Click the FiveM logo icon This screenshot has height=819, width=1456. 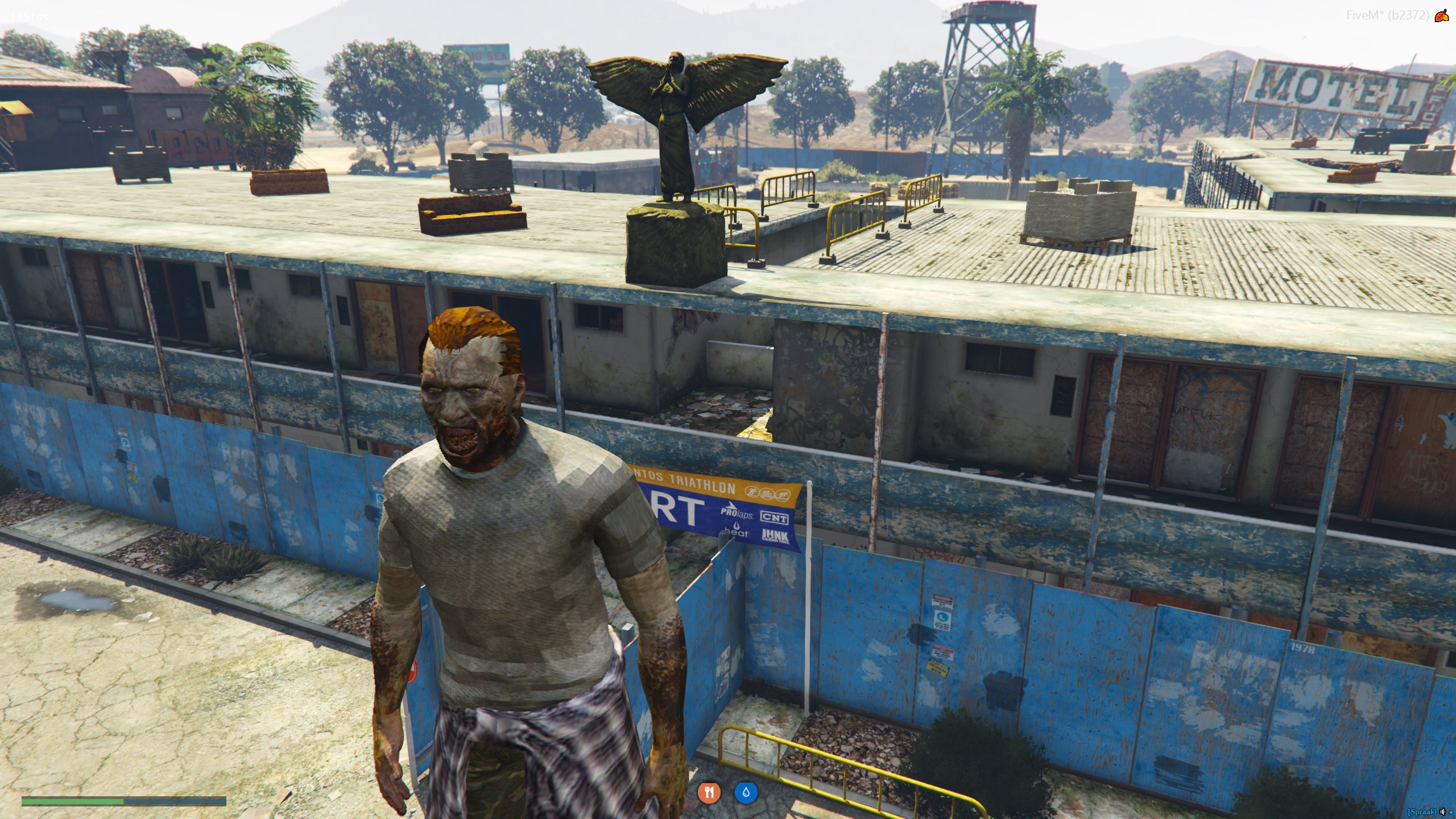tap(1441, 16)
